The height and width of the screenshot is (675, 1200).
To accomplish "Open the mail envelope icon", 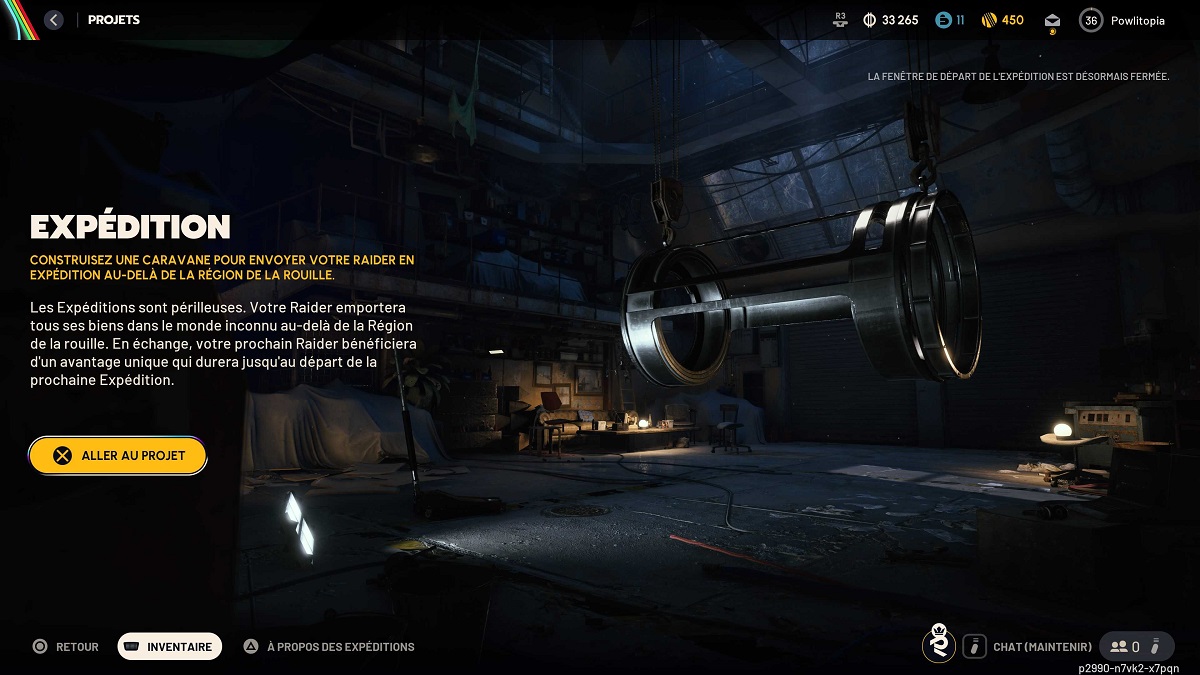I will [1052, 20].
